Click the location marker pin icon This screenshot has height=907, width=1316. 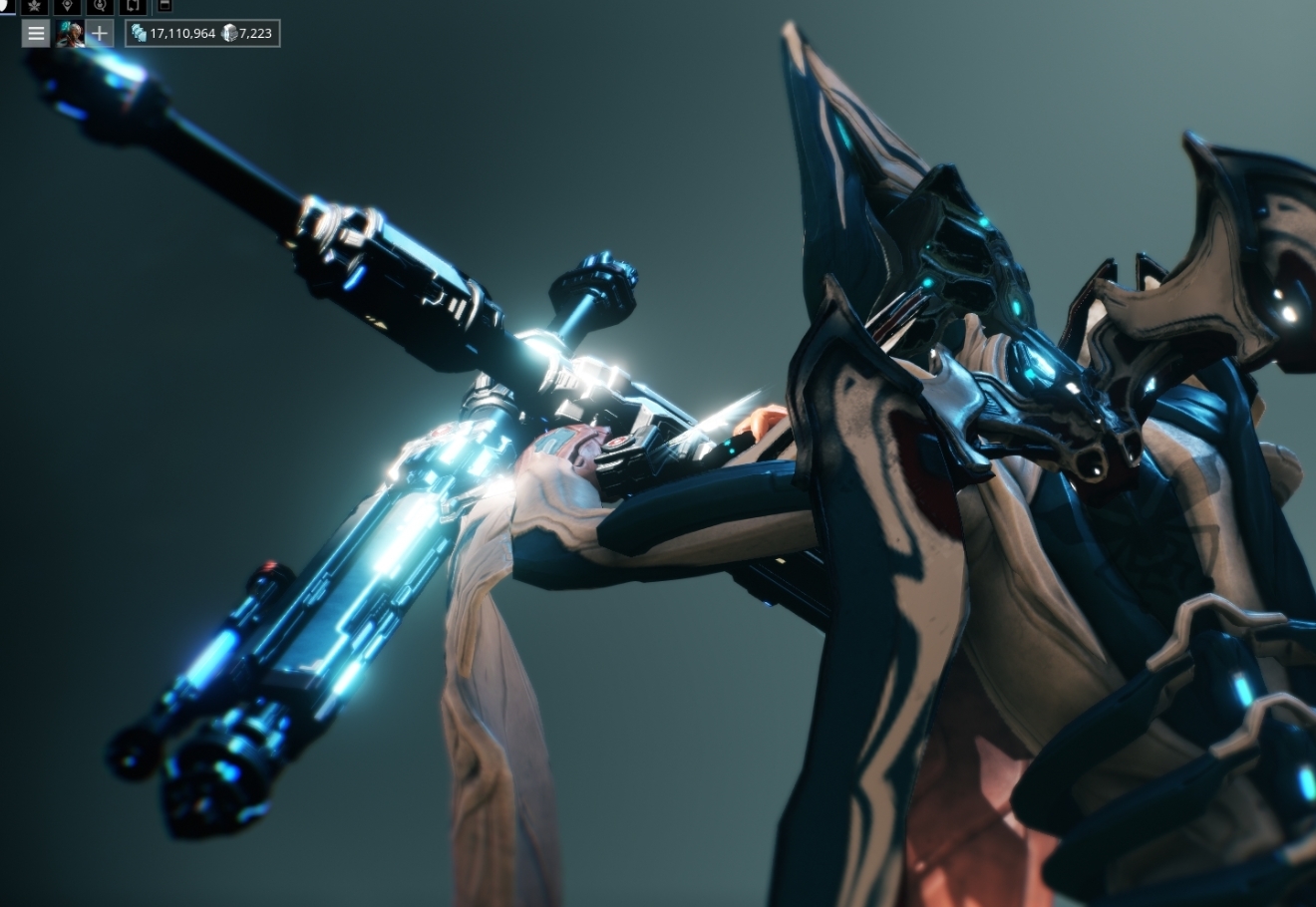coord(66,7)
